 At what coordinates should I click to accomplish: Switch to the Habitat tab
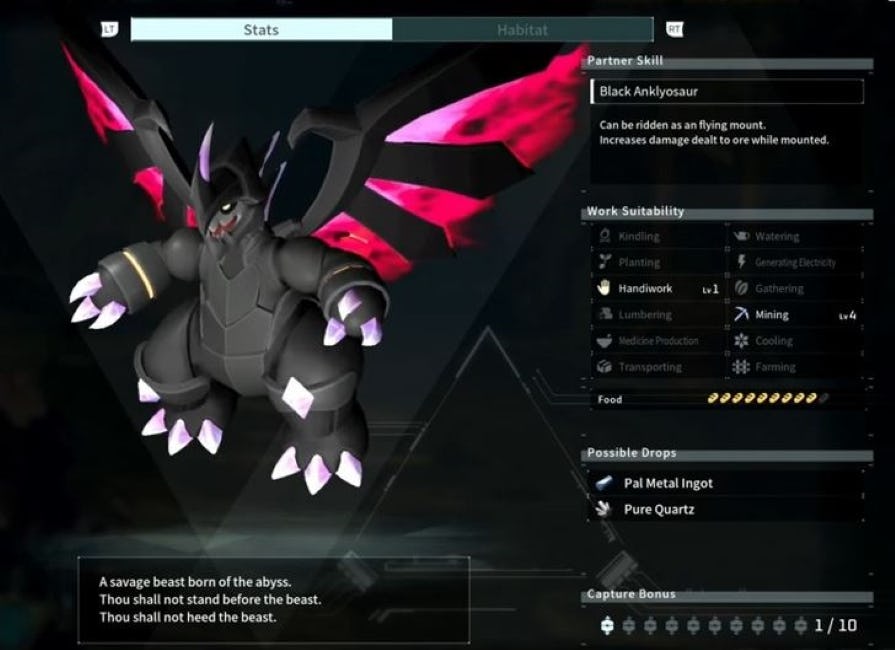pos(522,30)
